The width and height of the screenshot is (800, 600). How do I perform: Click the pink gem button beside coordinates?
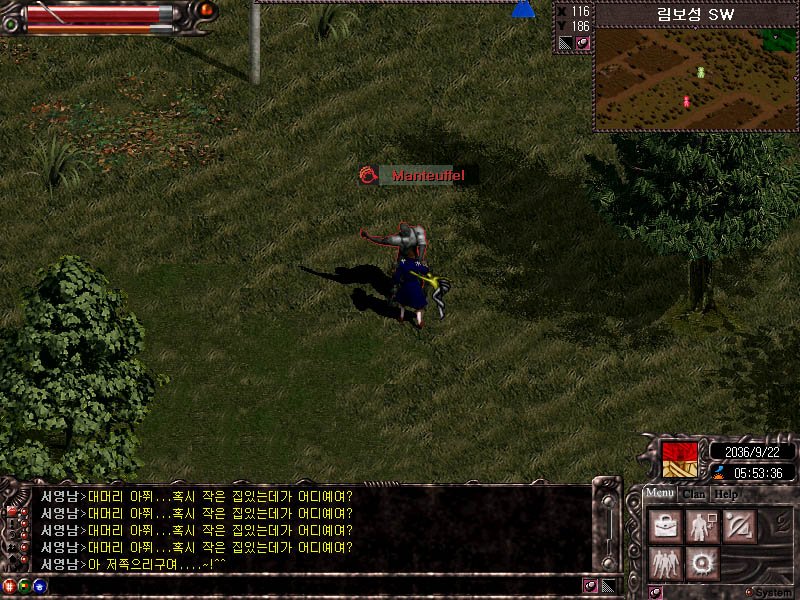[x=582, y=44]
